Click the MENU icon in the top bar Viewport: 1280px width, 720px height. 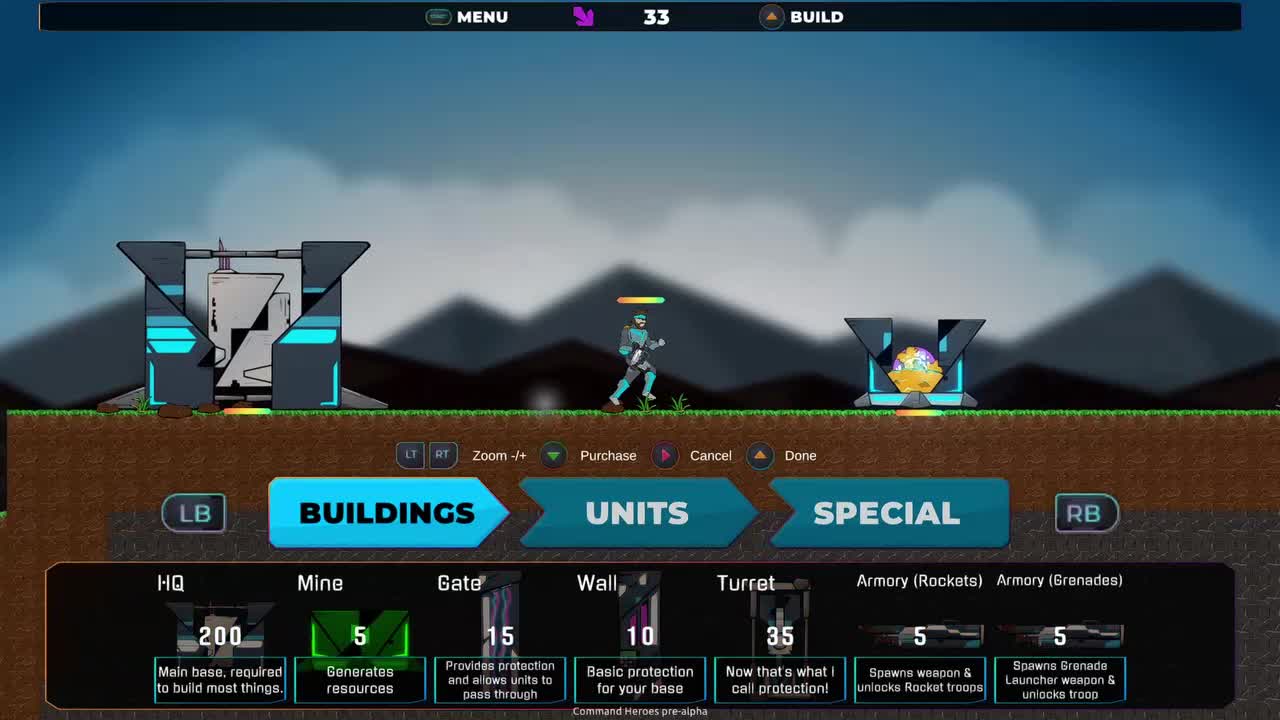tap(436, 17)
